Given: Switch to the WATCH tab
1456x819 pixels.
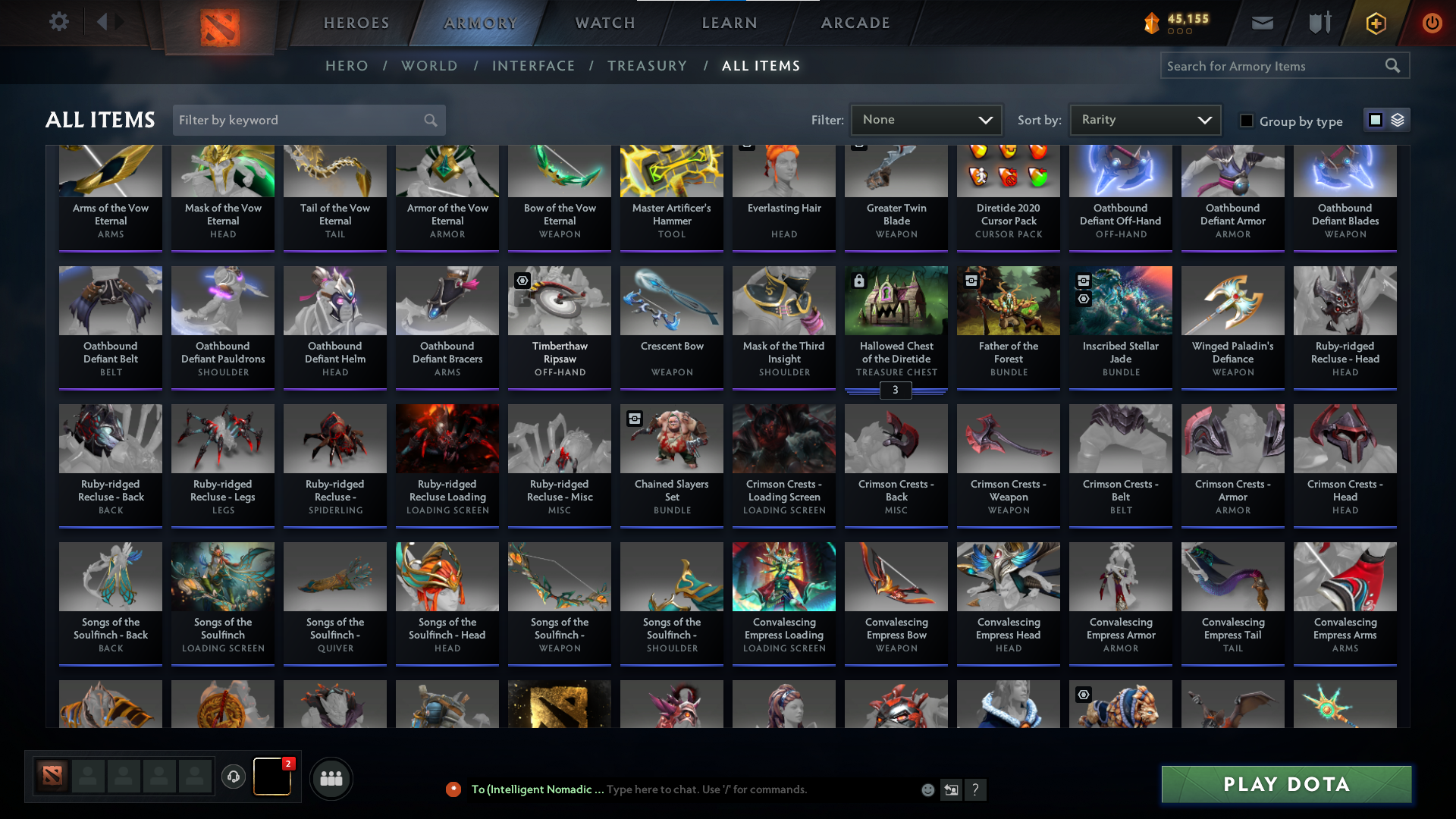Looking at the screenshot, I should (x=604, y=23).
